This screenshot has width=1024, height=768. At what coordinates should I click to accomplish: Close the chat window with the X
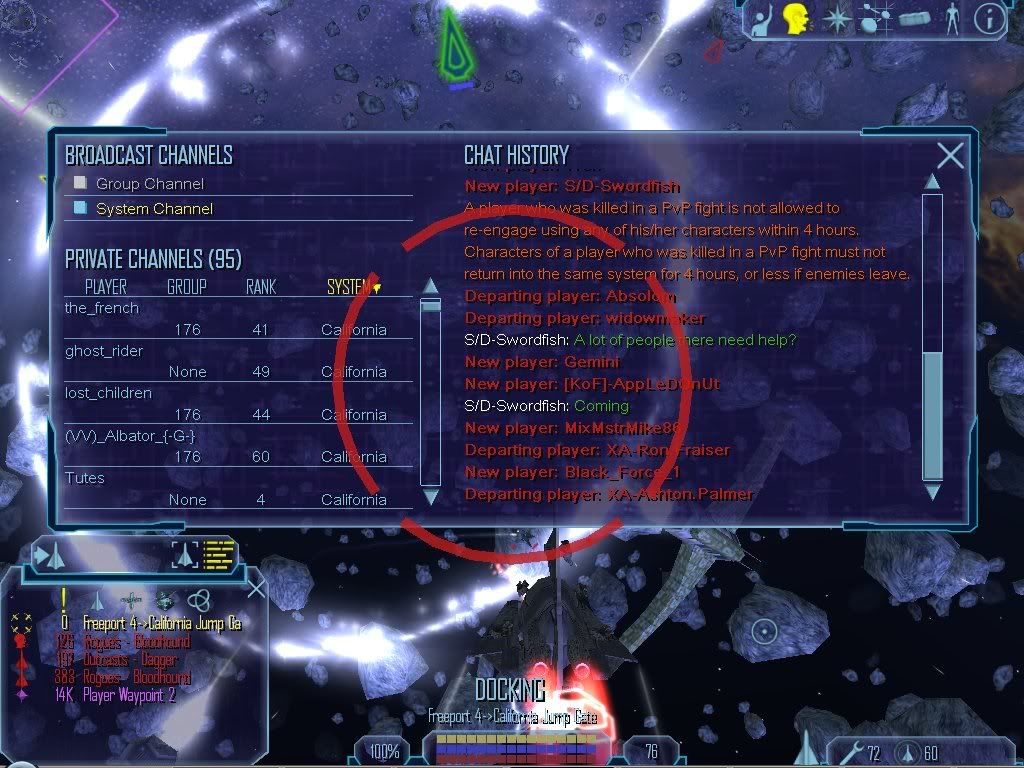click(x=950, y=155)
